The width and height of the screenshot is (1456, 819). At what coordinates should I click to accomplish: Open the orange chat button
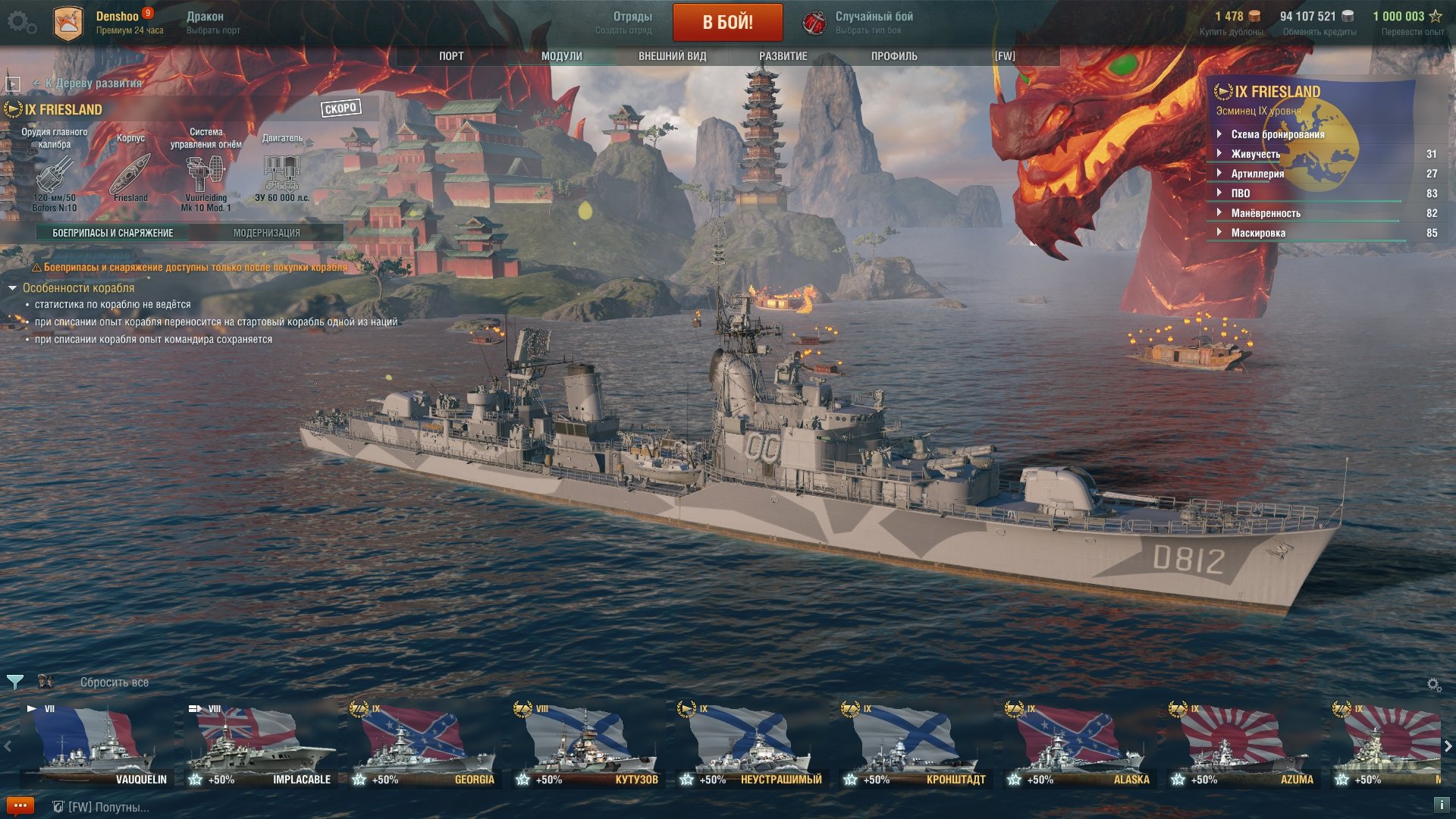(20, 805)
